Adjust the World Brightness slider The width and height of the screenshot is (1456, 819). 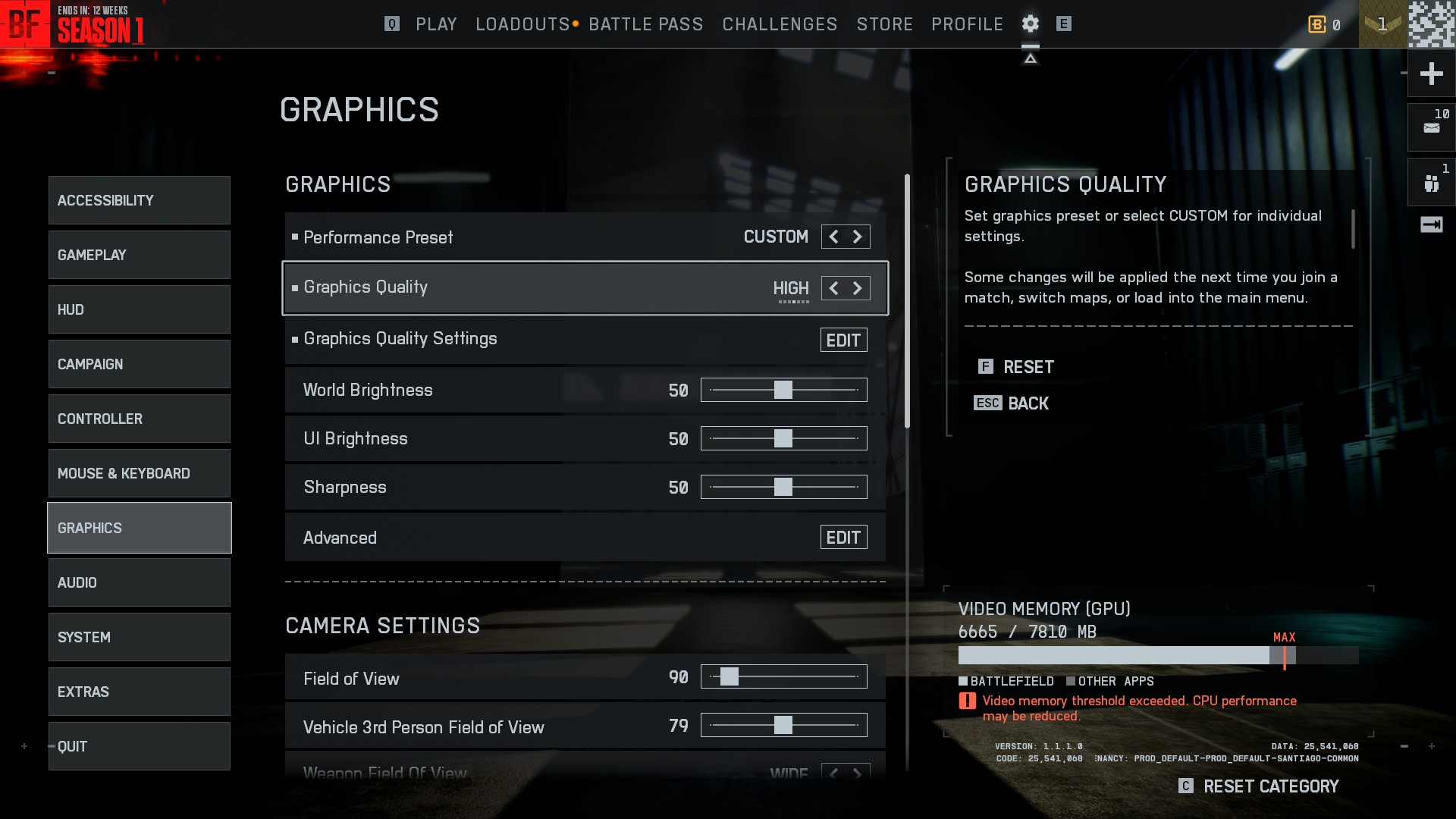pos(783,390)
